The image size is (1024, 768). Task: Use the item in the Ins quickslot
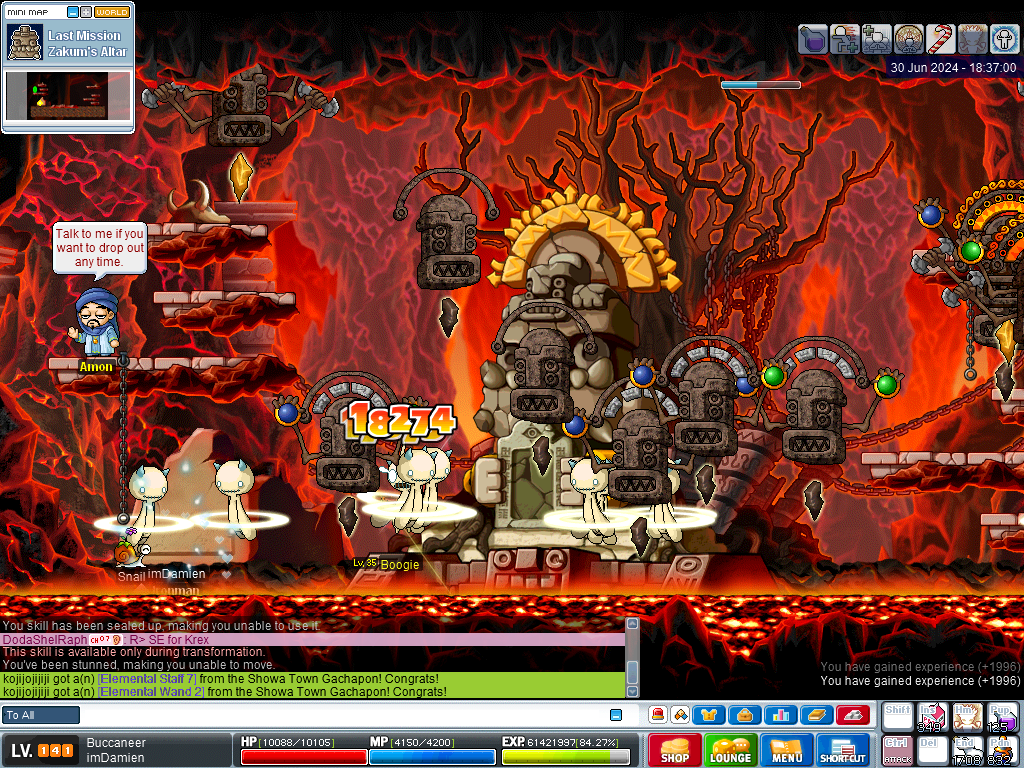[932, 717]
